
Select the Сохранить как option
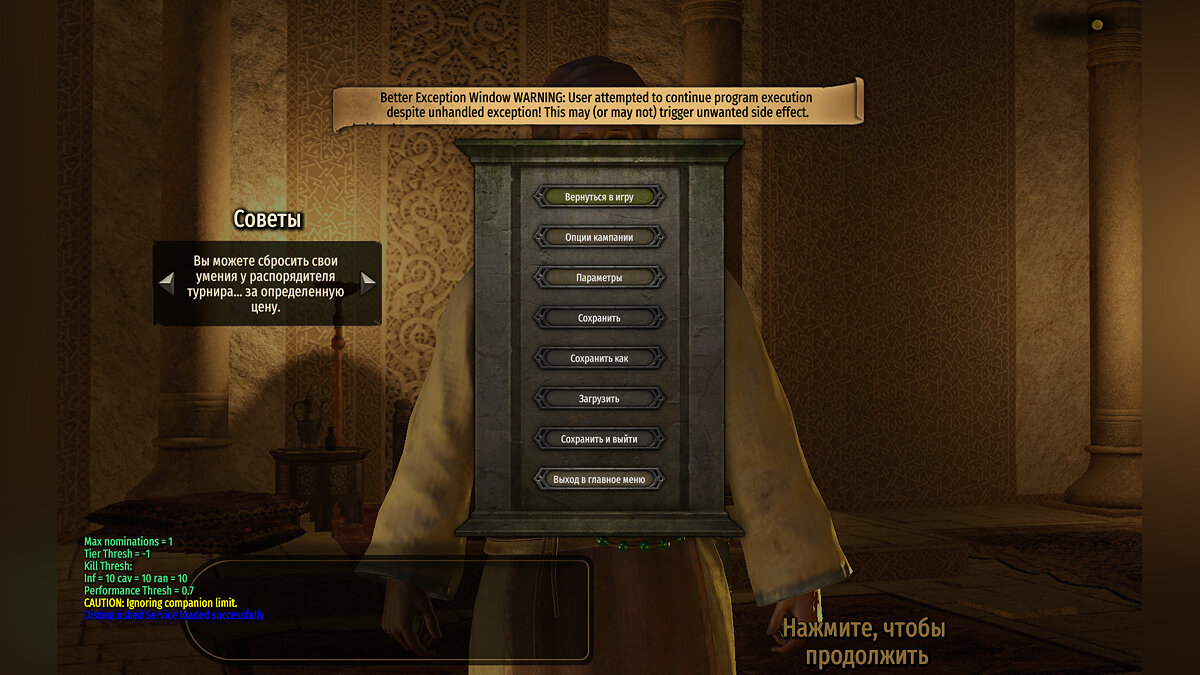tap(599, 358)
